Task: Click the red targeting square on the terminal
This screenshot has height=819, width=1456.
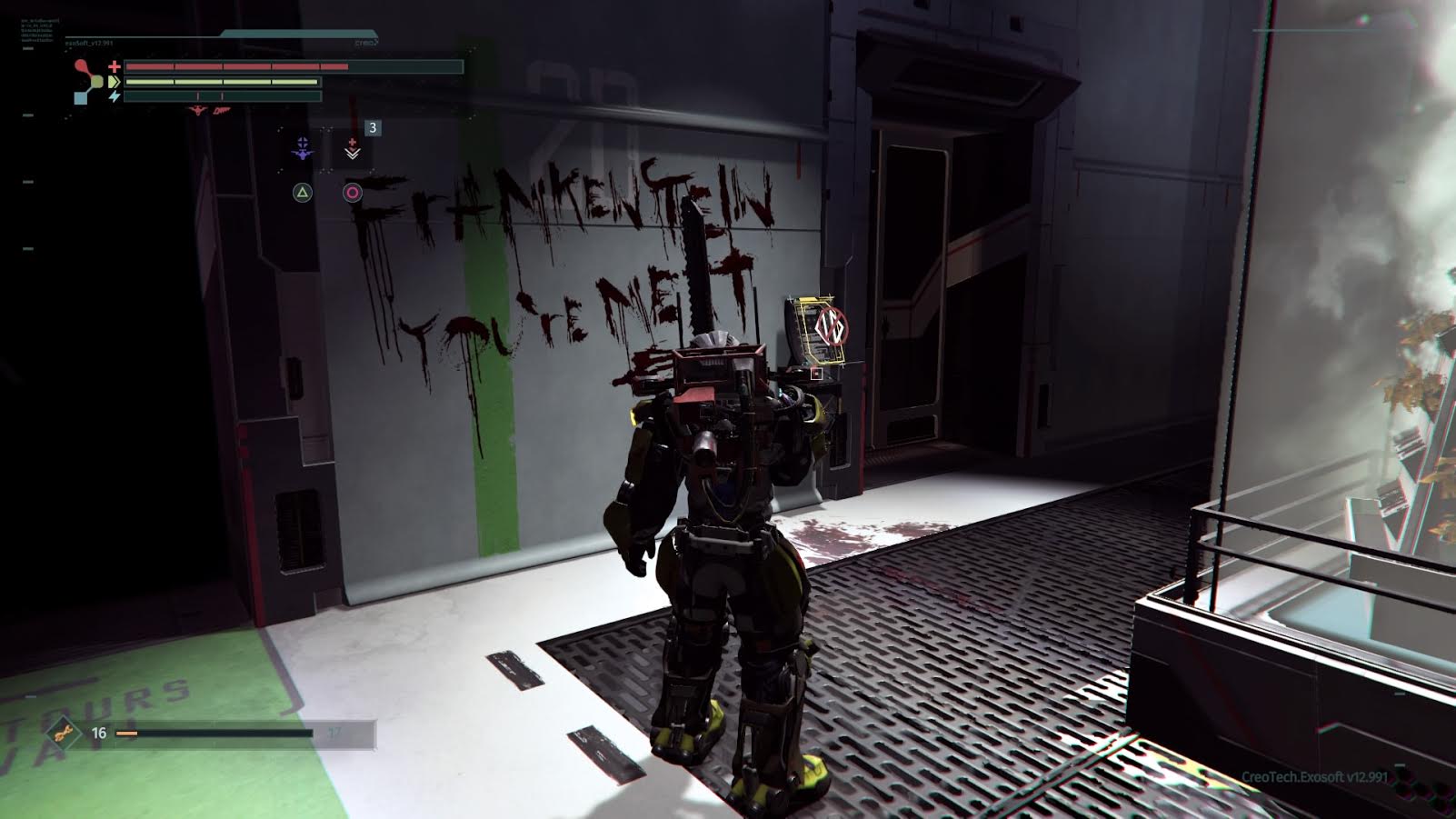Action: click(816, 372)
